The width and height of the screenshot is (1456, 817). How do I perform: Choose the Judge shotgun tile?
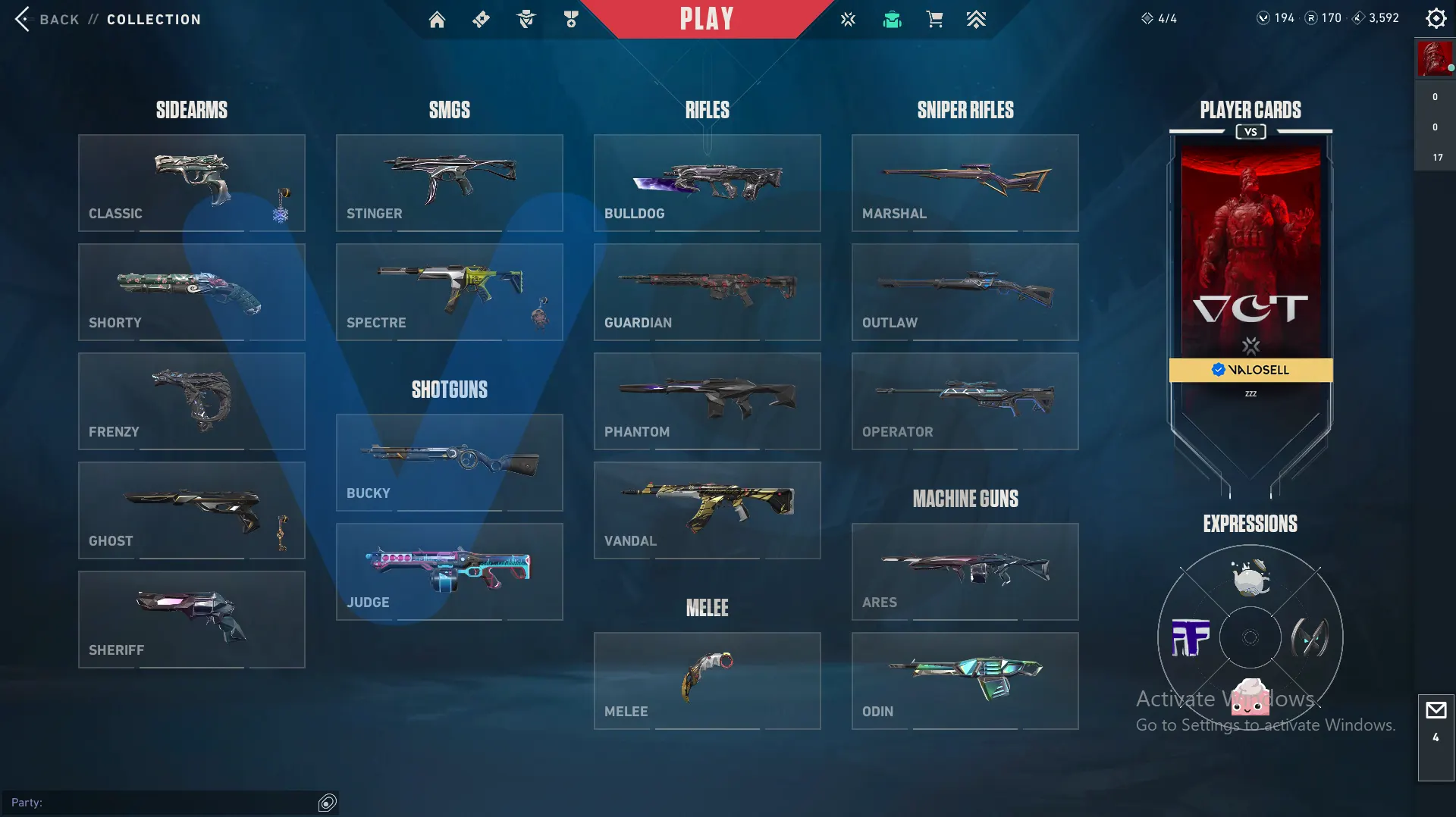pyautogui.click(x=449, y=571)
